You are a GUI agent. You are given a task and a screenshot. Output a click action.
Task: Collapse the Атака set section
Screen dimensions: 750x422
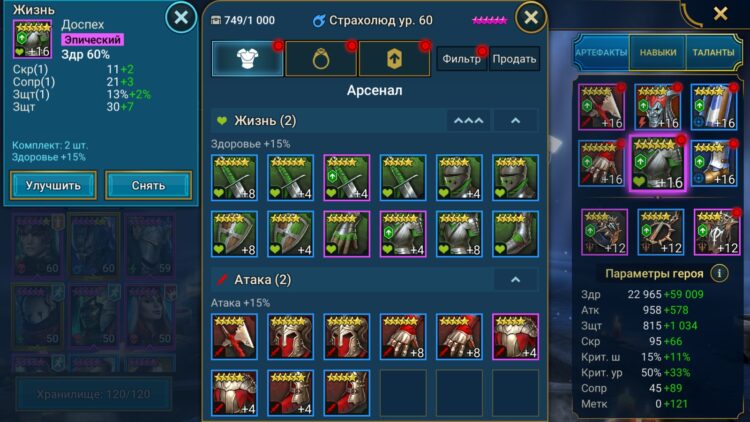pyautogui.click(x=515, y=280)
